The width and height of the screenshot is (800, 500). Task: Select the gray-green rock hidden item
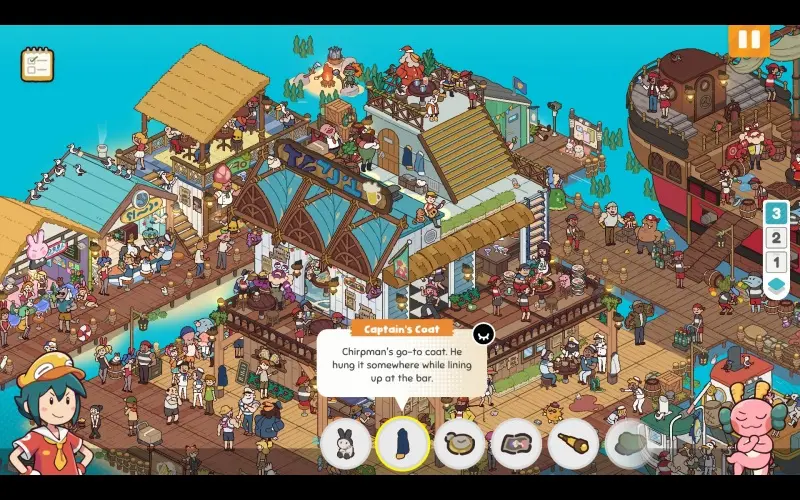[x=629, y=444]
